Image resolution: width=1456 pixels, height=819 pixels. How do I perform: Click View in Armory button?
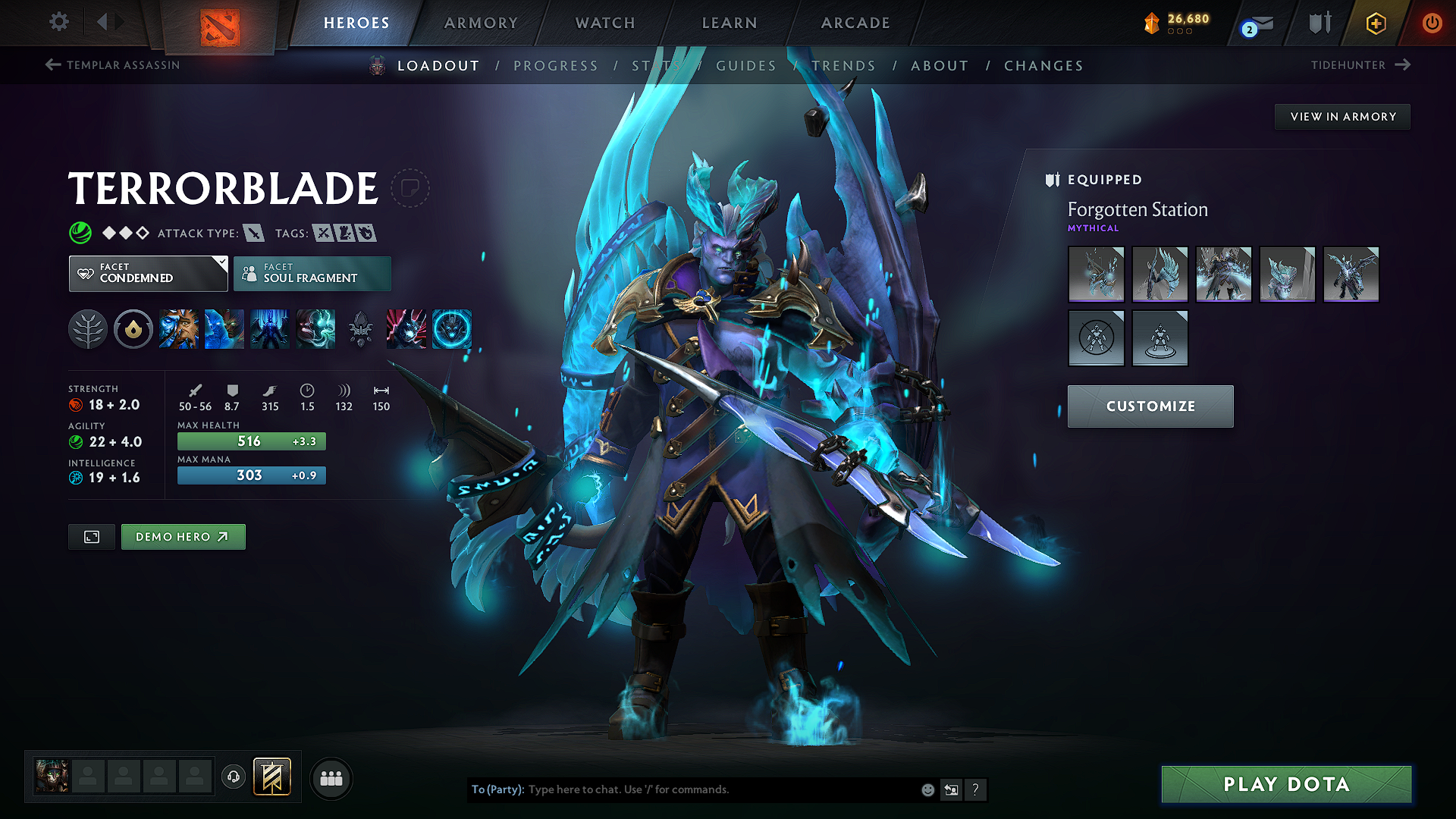click(1342, 117)
